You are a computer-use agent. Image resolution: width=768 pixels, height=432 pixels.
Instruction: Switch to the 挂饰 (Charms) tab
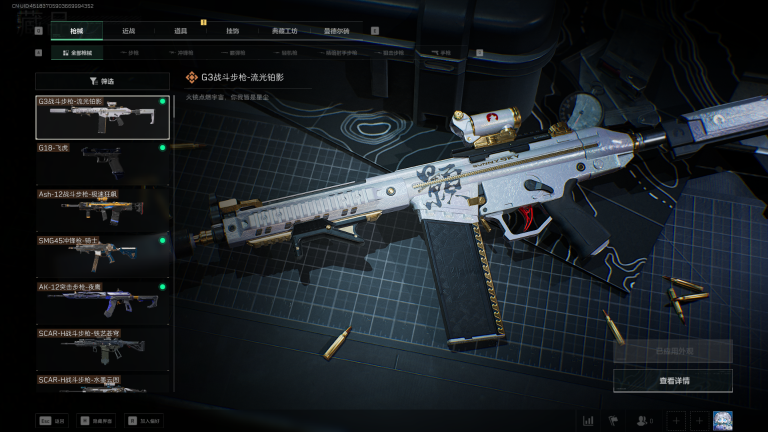232,31
